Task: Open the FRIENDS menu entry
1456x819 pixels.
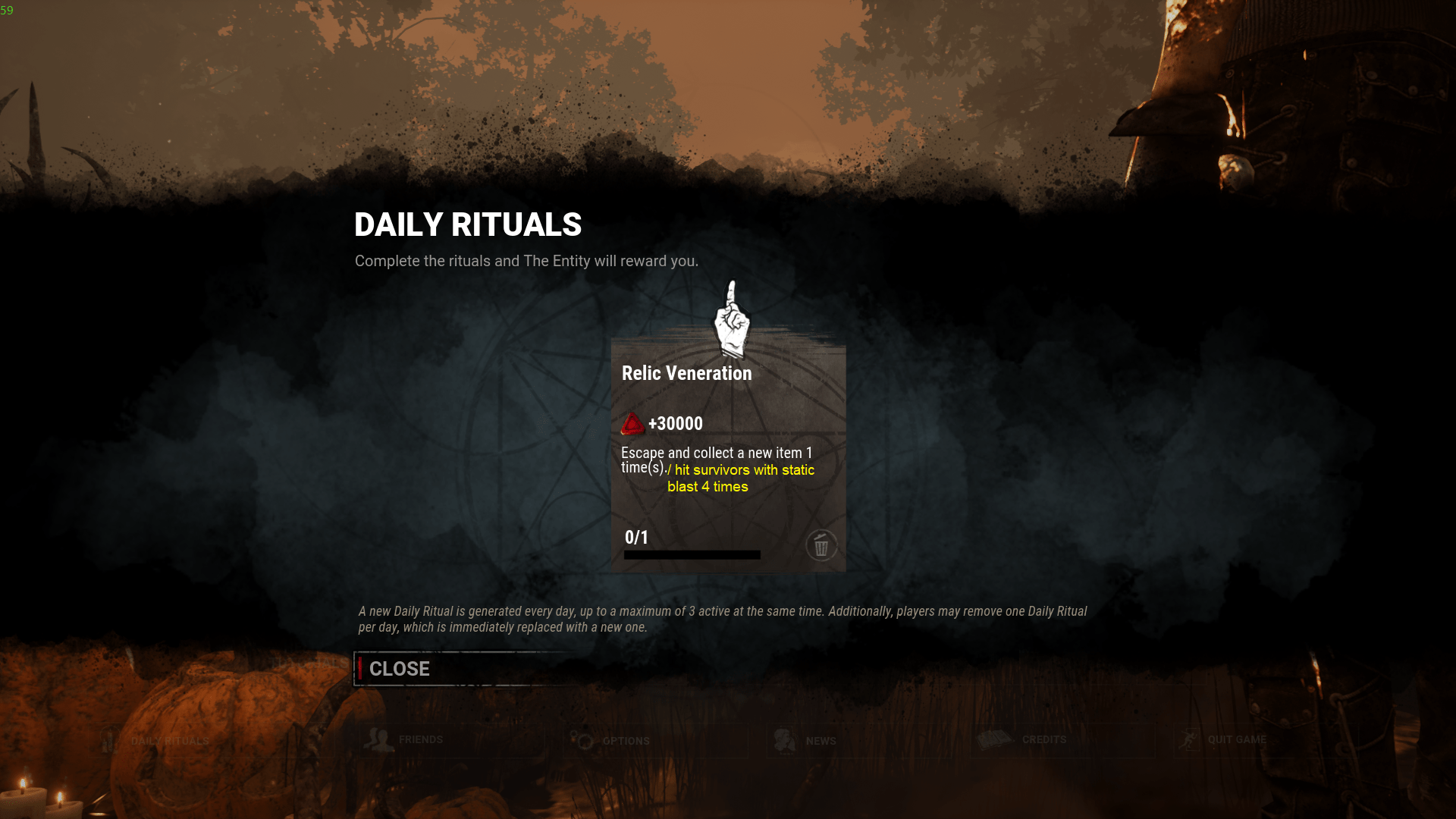Action: click(x=422, y=739)
